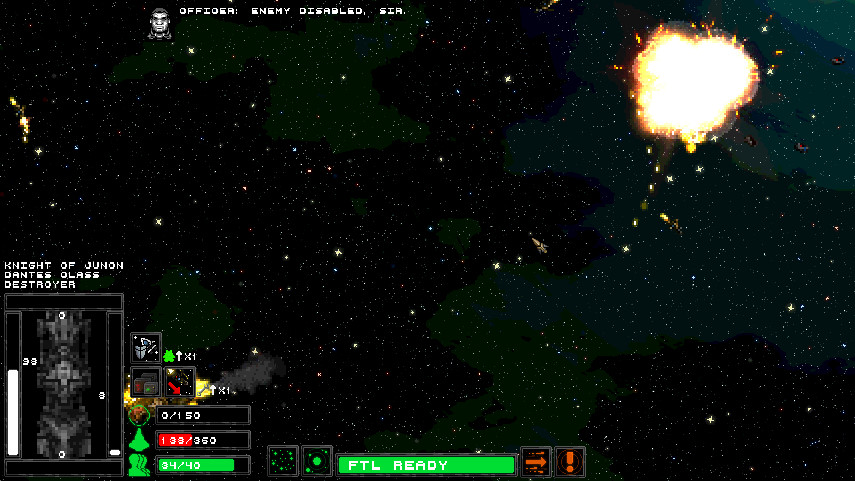The height and width of the screenshot is (481, 855).
Task: Select the shield and sparkle module icon
Action: [x=146, y=348]
